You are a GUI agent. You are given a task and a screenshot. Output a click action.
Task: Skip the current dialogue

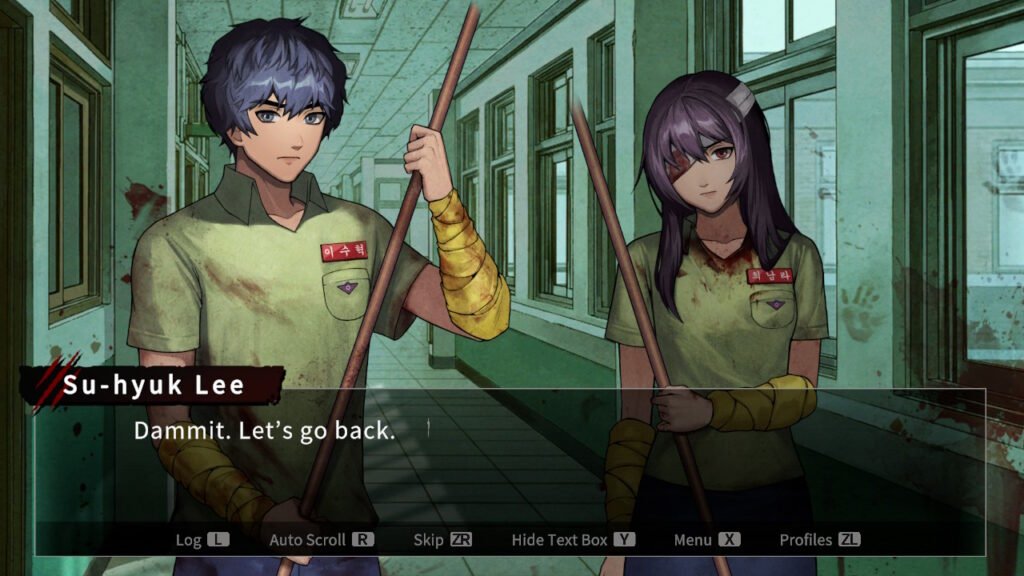(442, 540)
